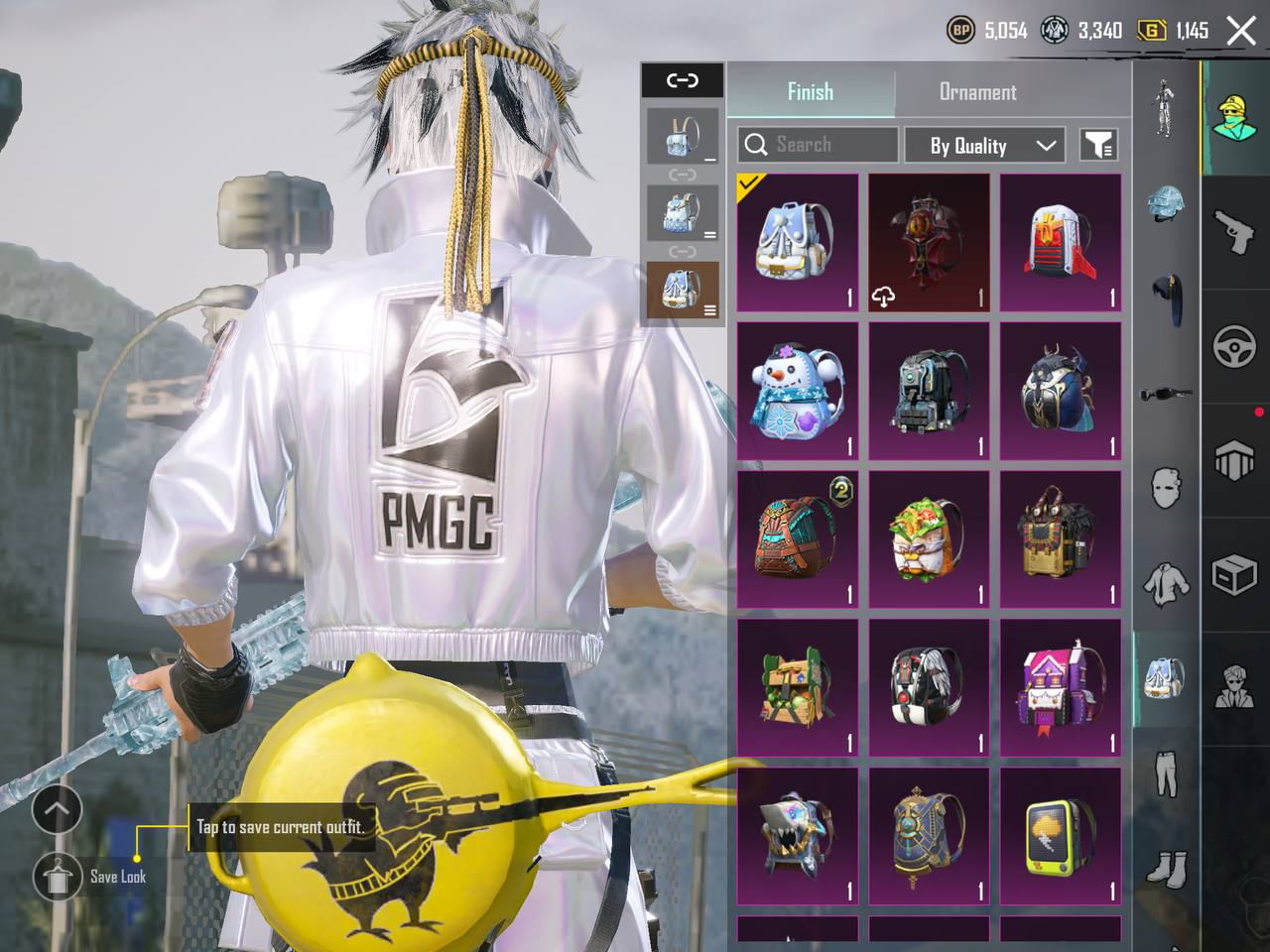Choose the yellow retro screen backpack

(1060, 836)
